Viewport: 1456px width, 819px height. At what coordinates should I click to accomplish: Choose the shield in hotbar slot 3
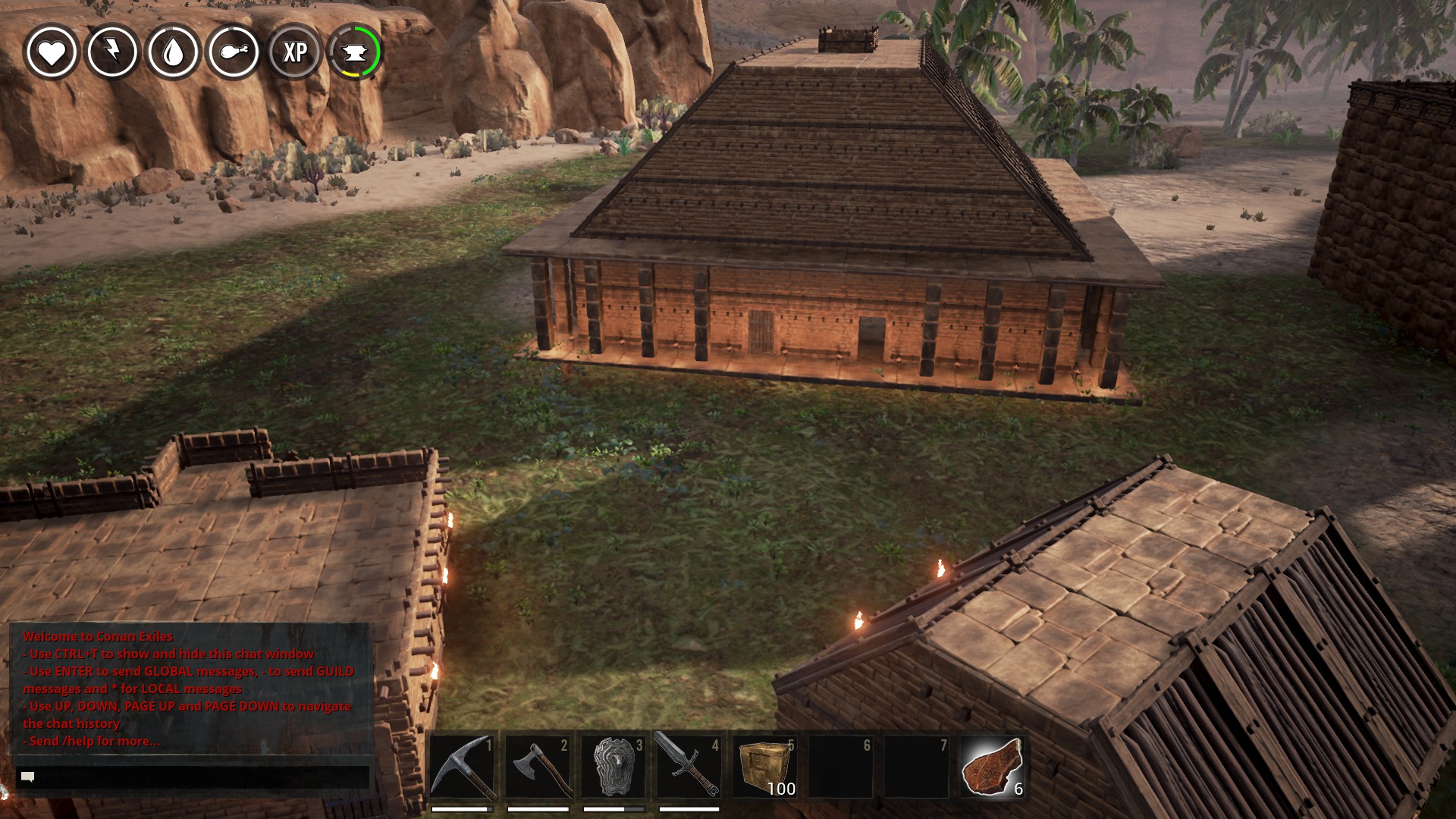[x=614, y=767]
